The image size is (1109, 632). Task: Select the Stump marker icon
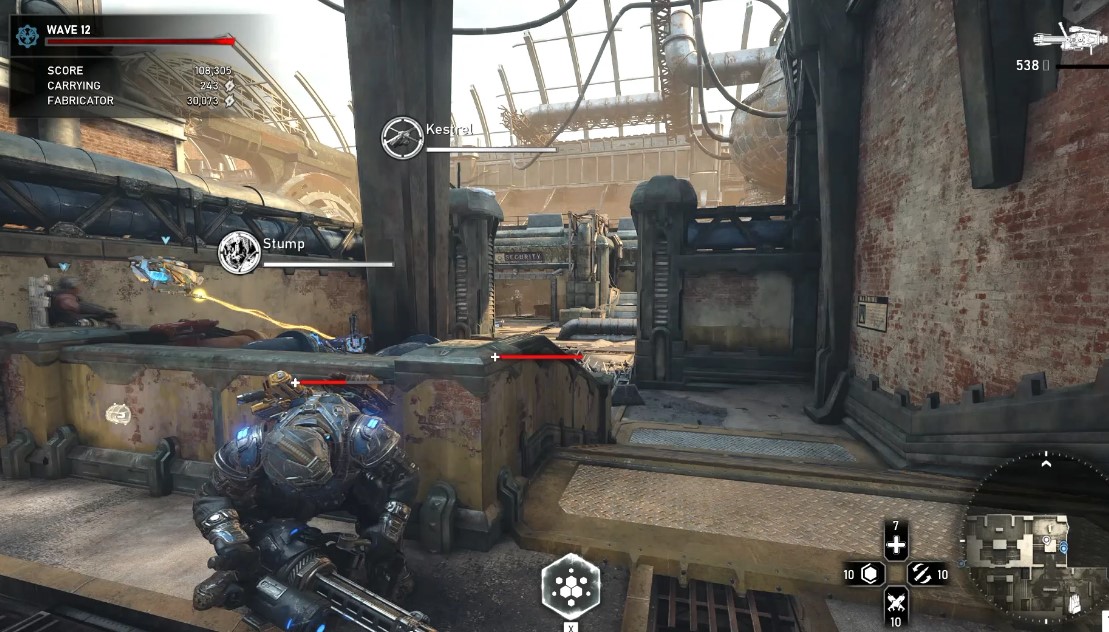[x=239, y=252]
